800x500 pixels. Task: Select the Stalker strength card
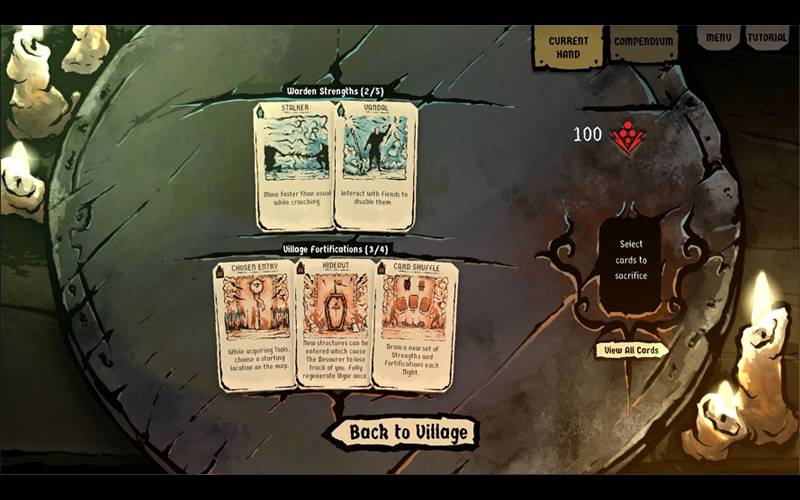[294, 164]
